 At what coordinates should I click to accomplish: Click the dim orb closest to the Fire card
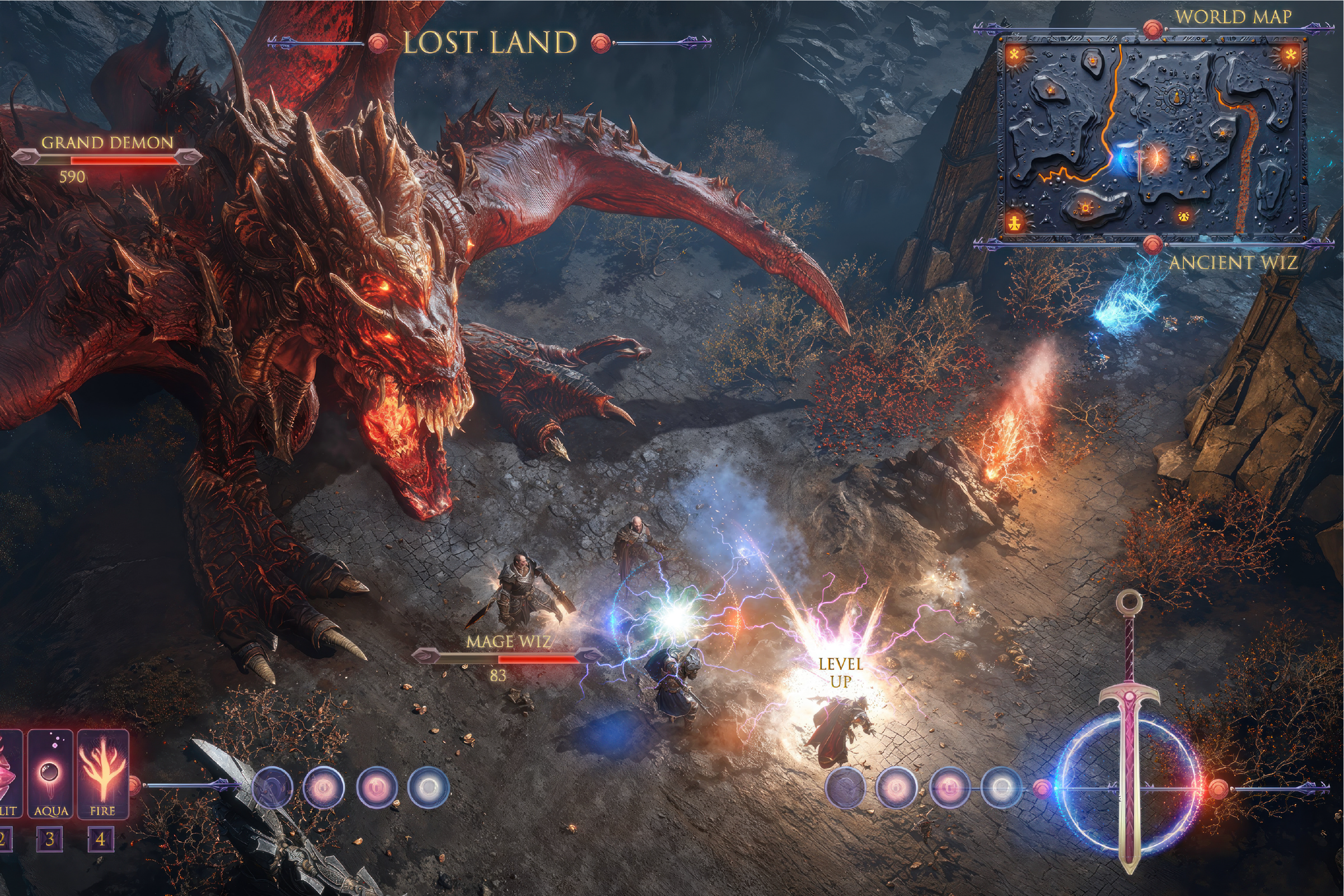pos(272,789)
